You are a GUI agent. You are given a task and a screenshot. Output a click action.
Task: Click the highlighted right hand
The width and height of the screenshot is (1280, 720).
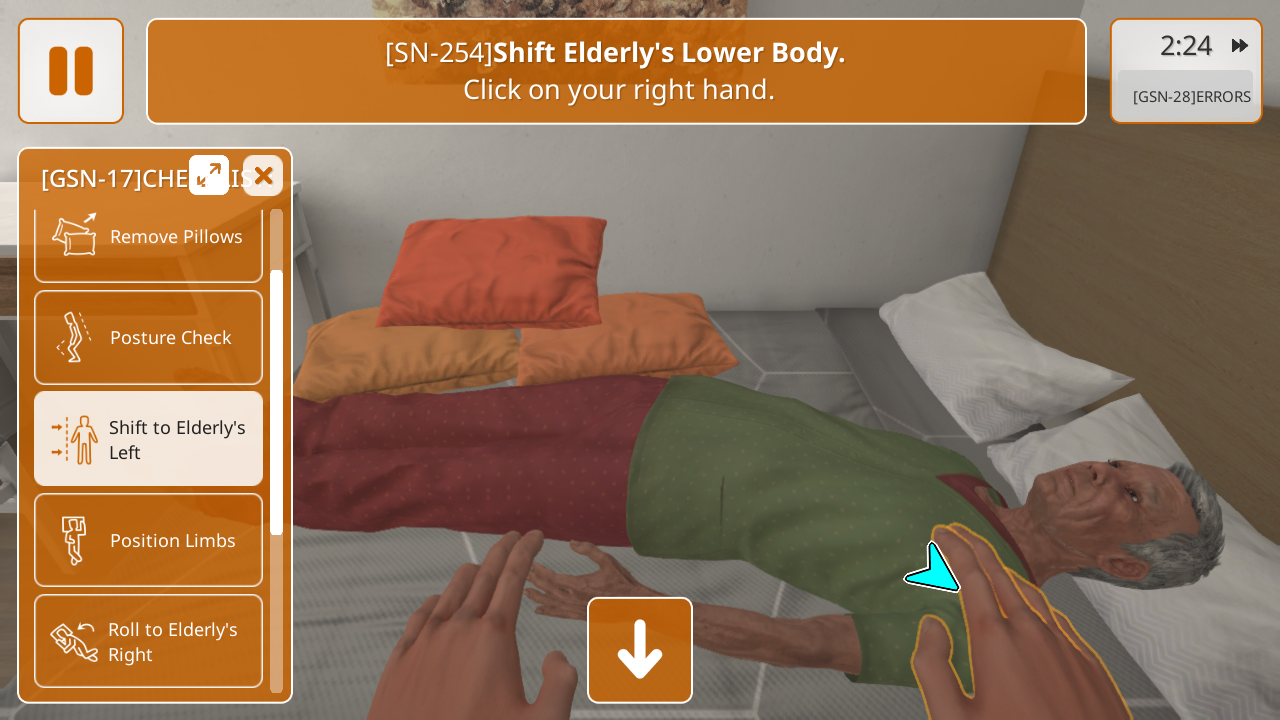(1000, 620)
